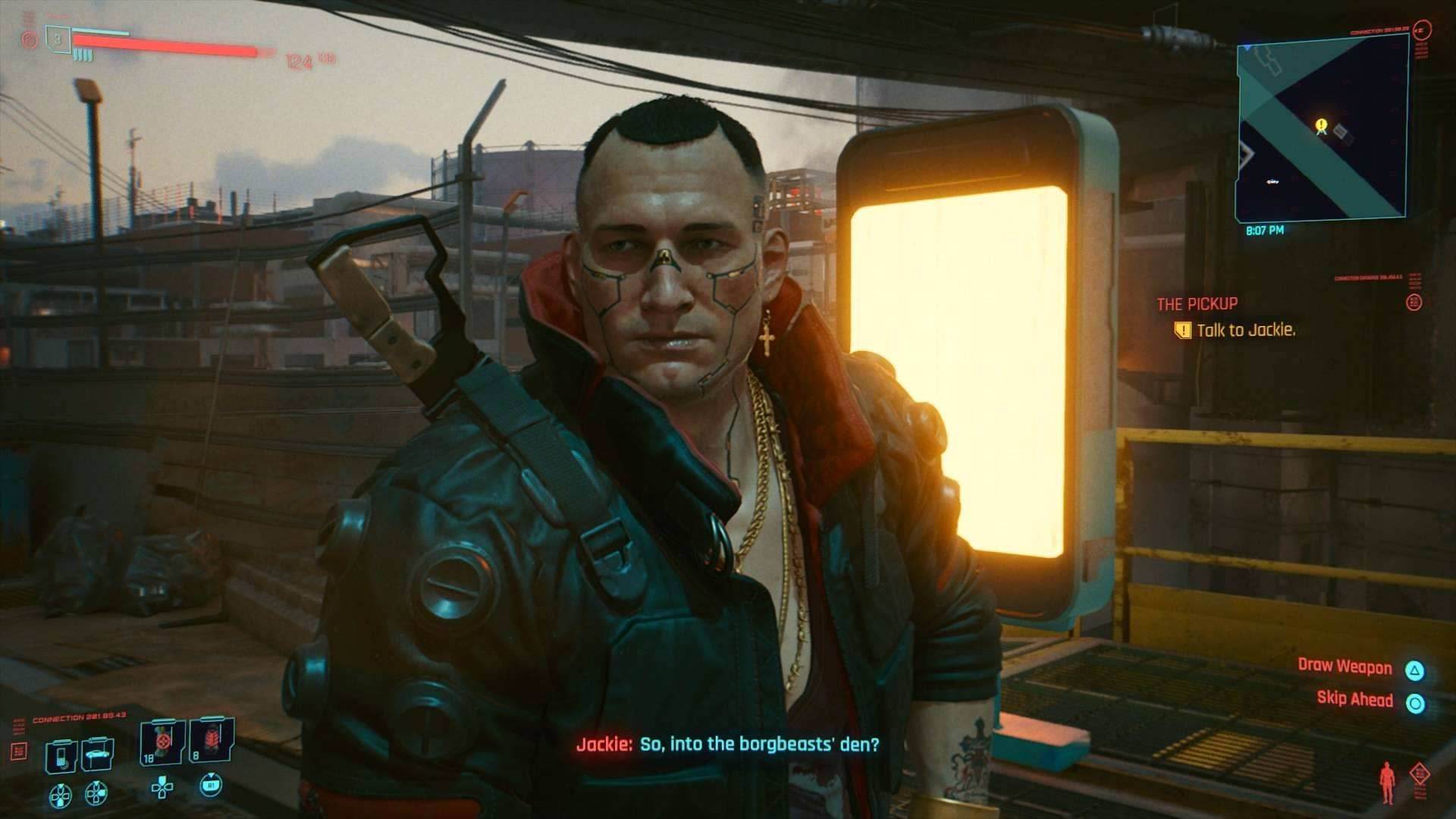
Task: Click the vehicle summon car icon
Action: point(99,753)
